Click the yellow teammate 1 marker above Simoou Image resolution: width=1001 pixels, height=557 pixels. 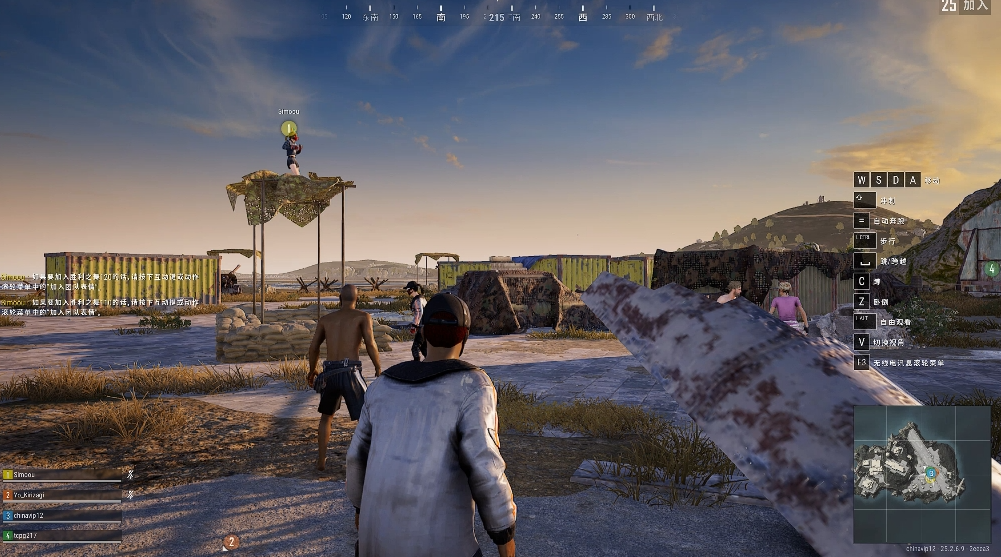[x=289, y=128]
